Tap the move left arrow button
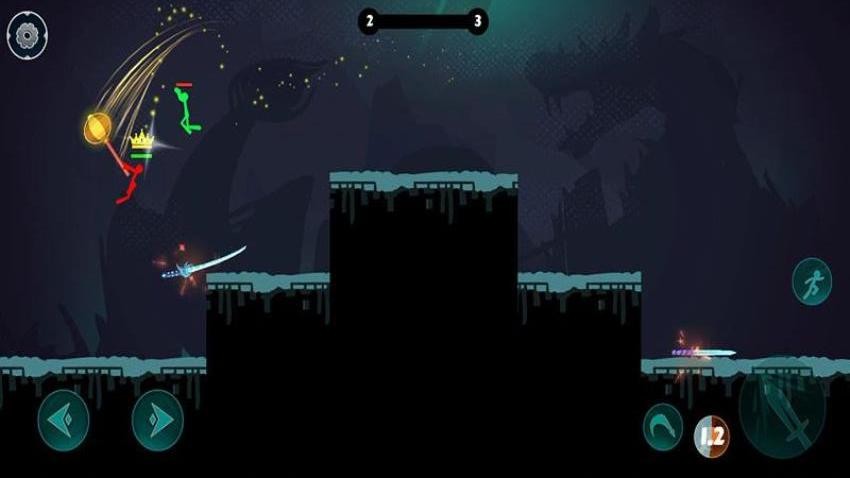The height and width of the screenshot is (478, 850). click(64, 420)
